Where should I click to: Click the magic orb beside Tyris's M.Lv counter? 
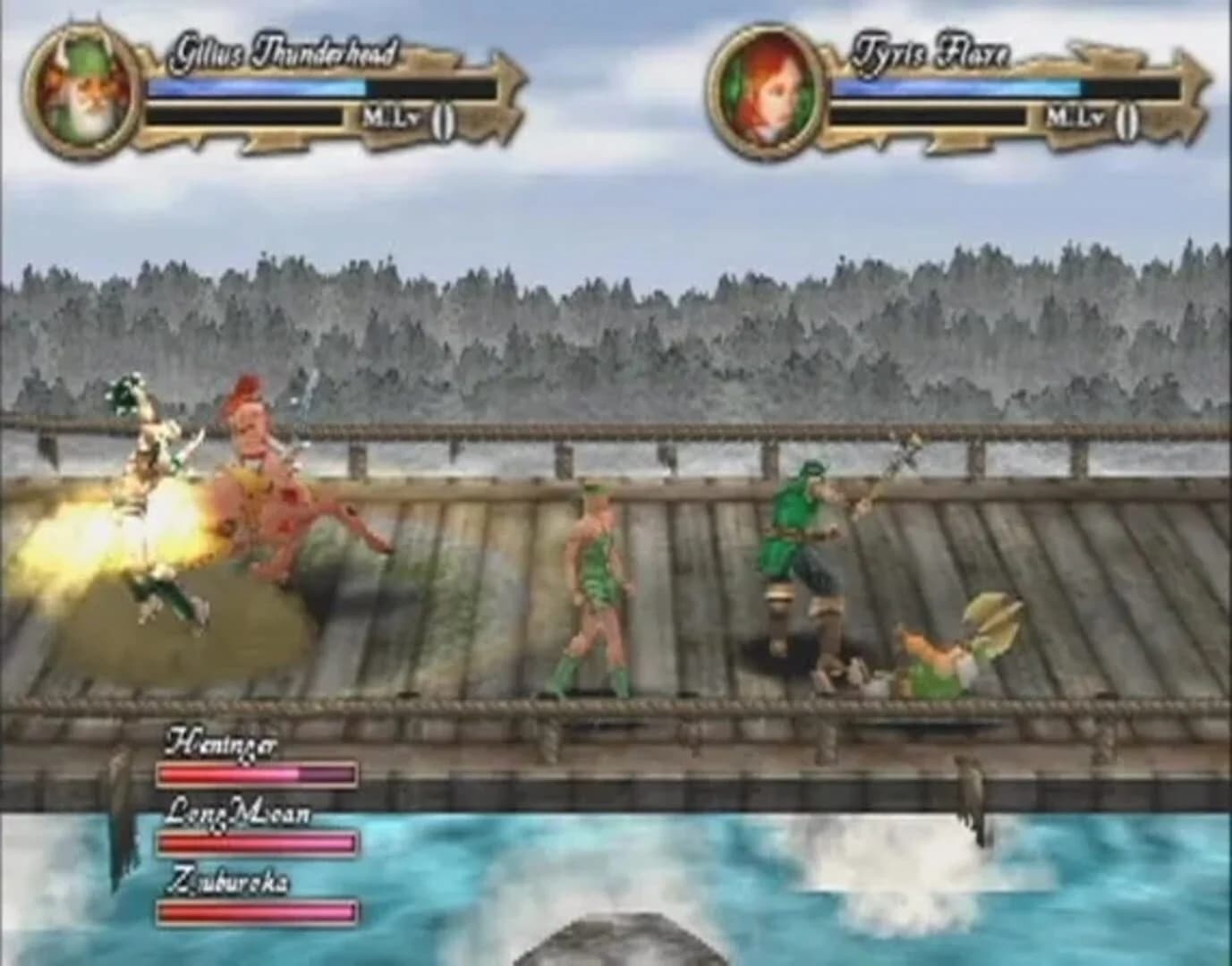(x=1129, y=119)
